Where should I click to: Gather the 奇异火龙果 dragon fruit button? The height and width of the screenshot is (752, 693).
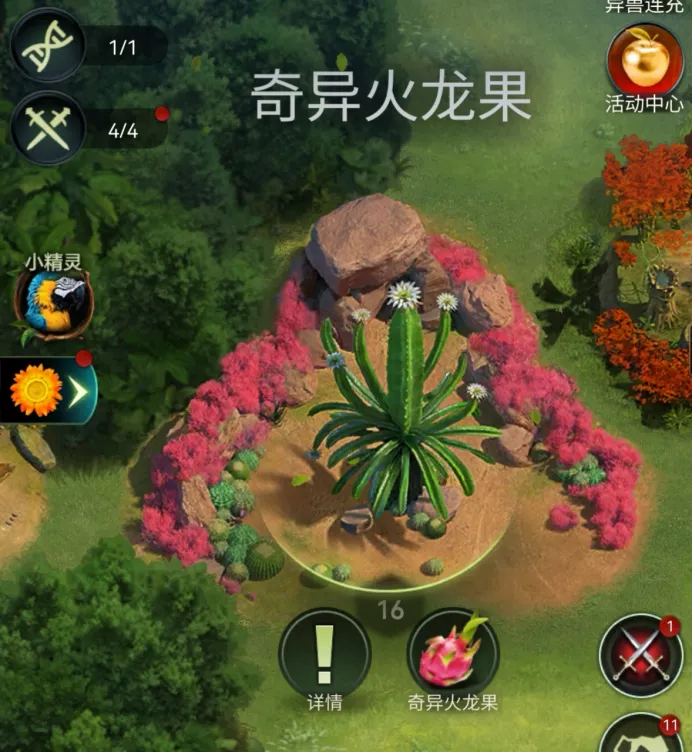tap(452, 653)
